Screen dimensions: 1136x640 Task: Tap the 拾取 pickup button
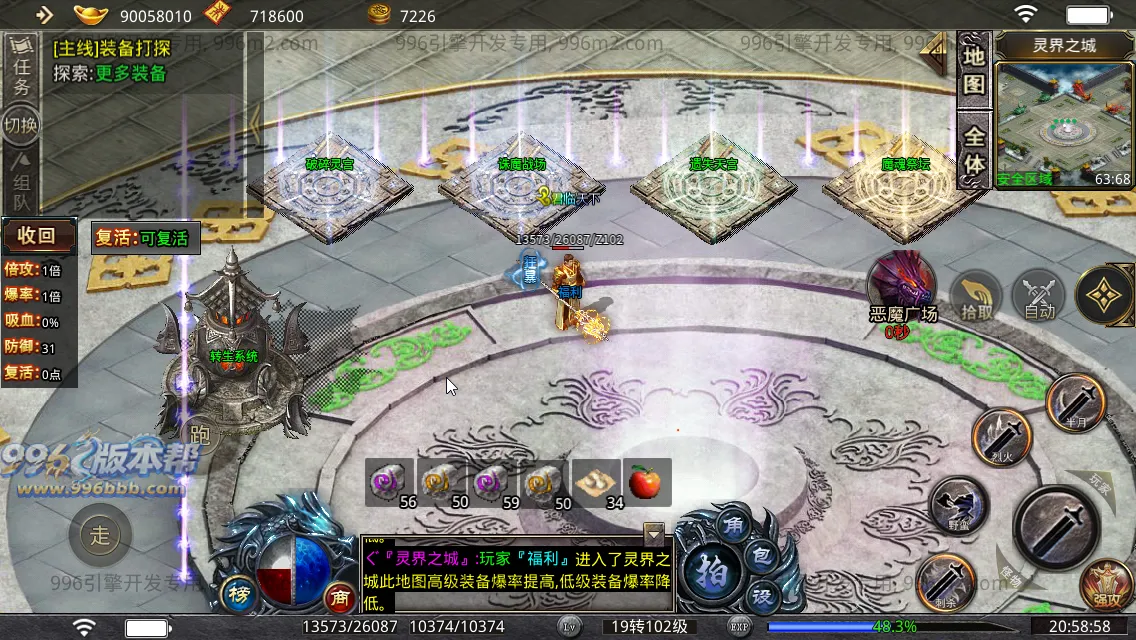point(976,297)
